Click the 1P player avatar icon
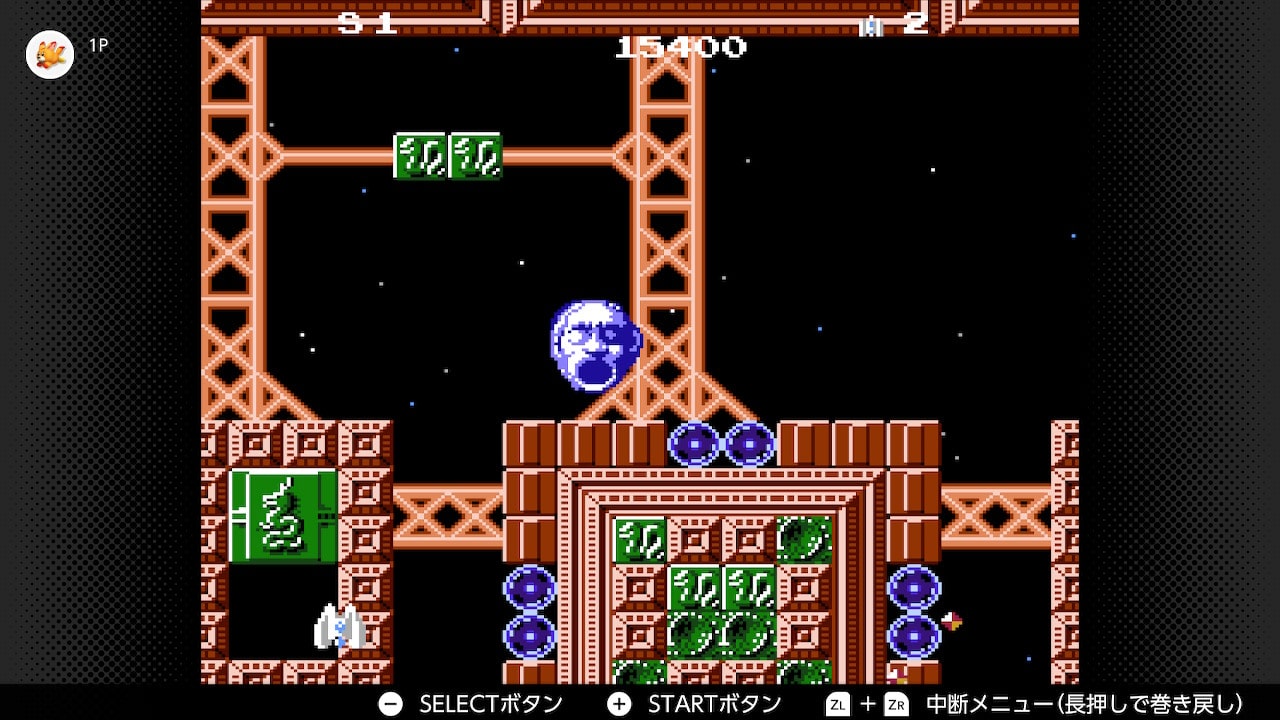Screen dimensions: 1280x720 (50, 54)
